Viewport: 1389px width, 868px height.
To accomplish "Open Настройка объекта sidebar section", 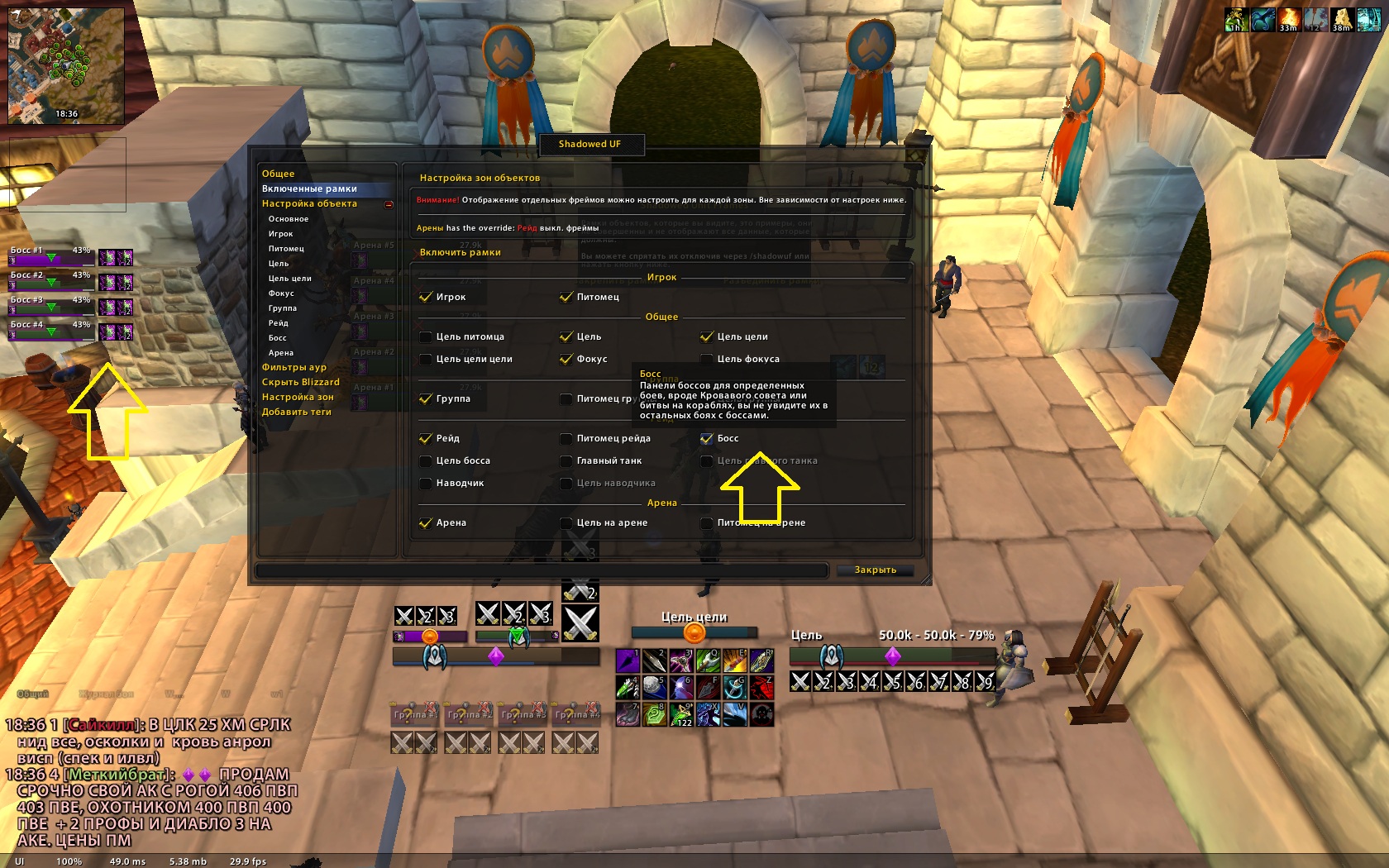I will point(309,204).
